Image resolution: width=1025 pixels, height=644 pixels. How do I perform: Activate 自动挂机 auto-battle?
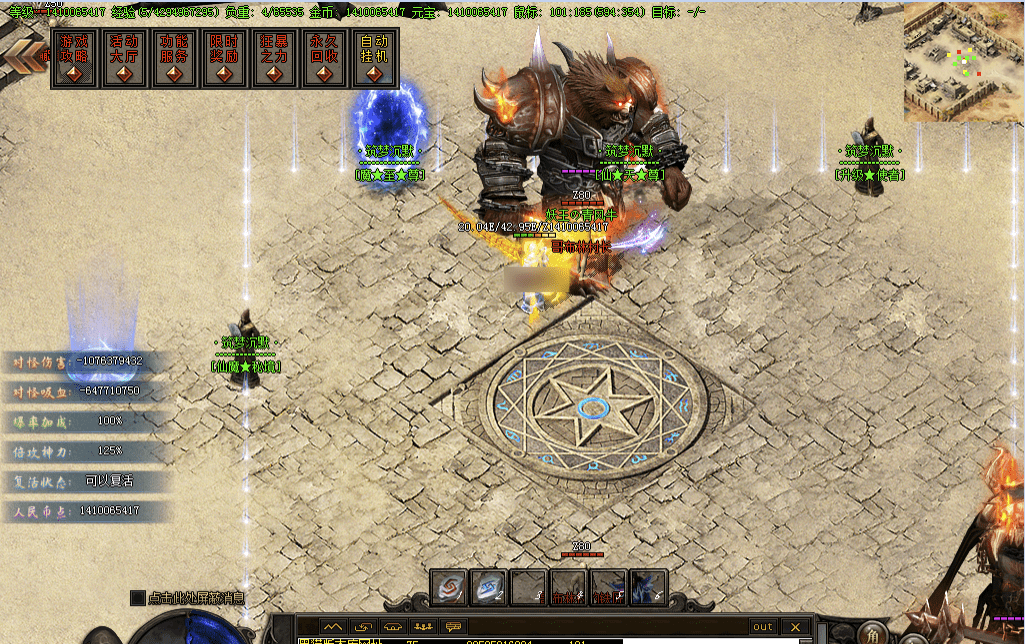[375, 58]
